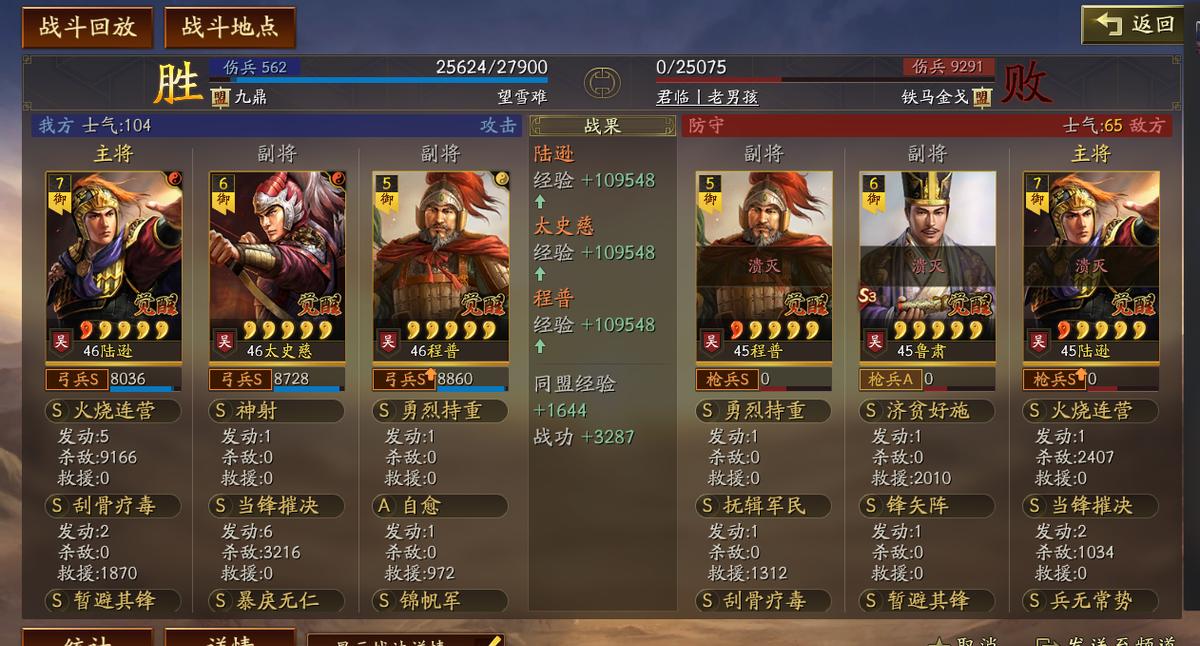Open the 兵无常势 skill details
1200x646 pixels.
coord(1091,601)
